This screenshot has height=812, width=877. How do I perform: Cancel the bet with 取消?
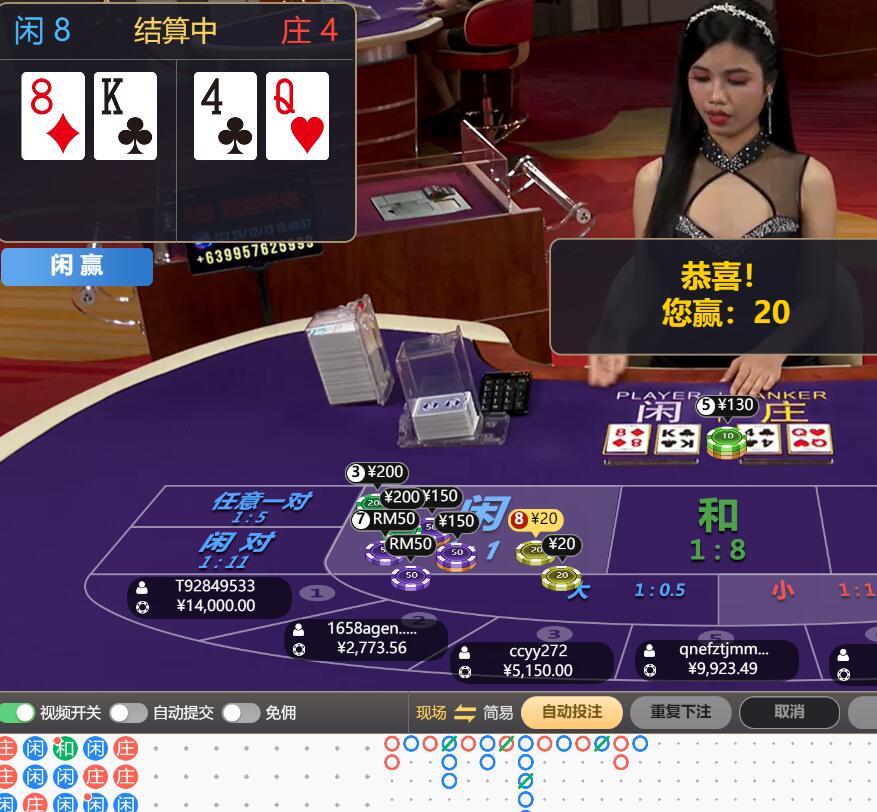click(789, 712)
